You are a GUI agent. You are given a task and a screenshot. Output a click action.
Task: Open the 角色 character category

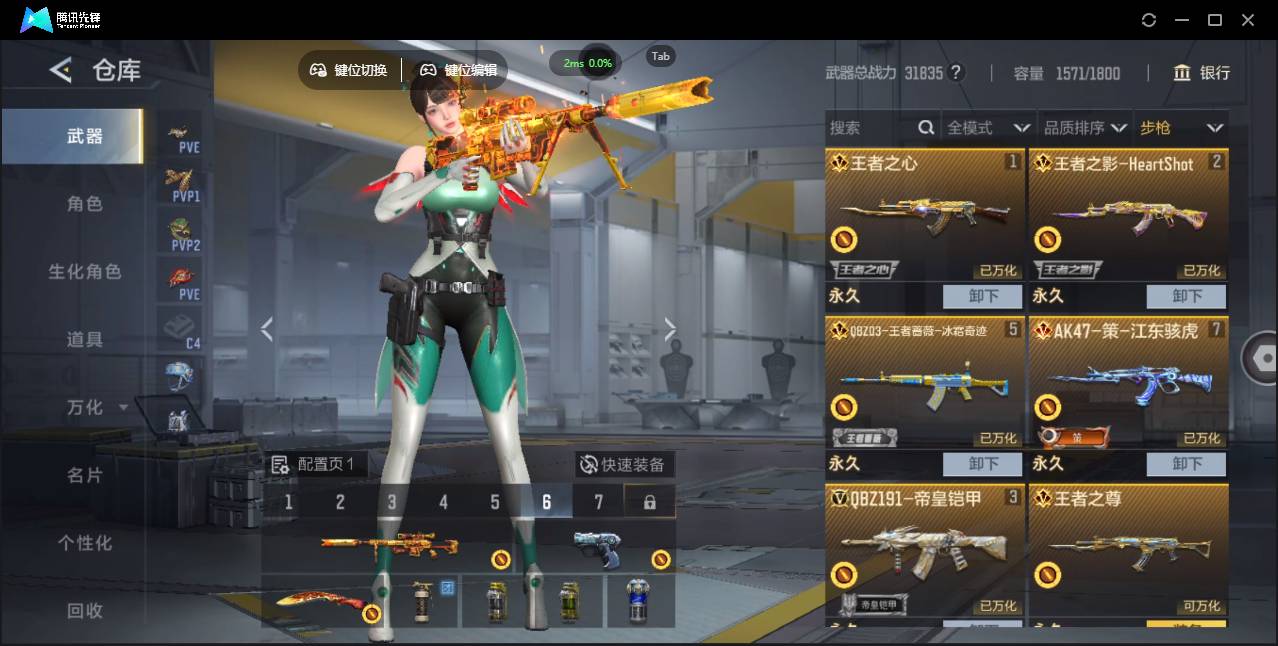pos(84,204)
